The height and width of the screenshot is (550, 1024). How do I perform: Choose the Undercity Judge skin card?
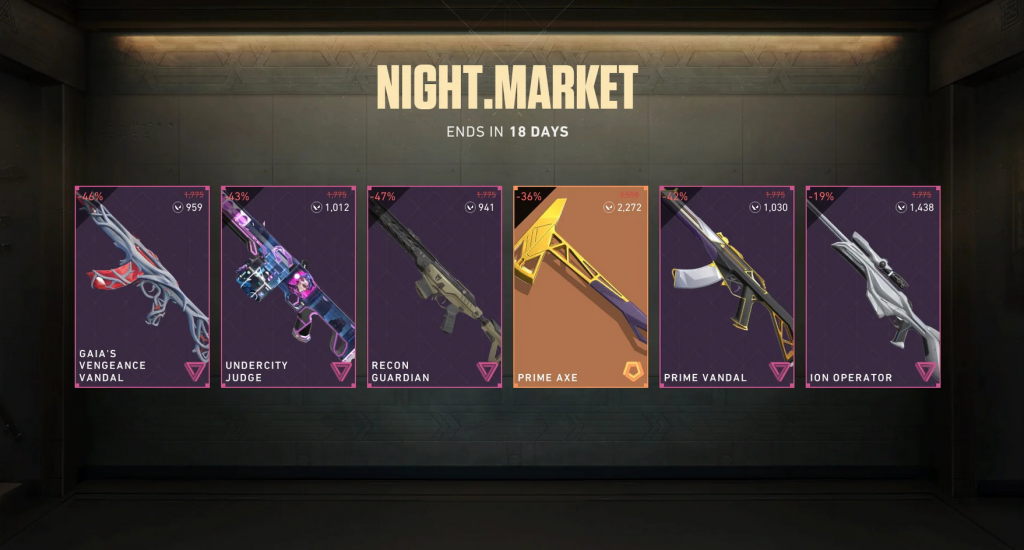(x=288, y=287)
